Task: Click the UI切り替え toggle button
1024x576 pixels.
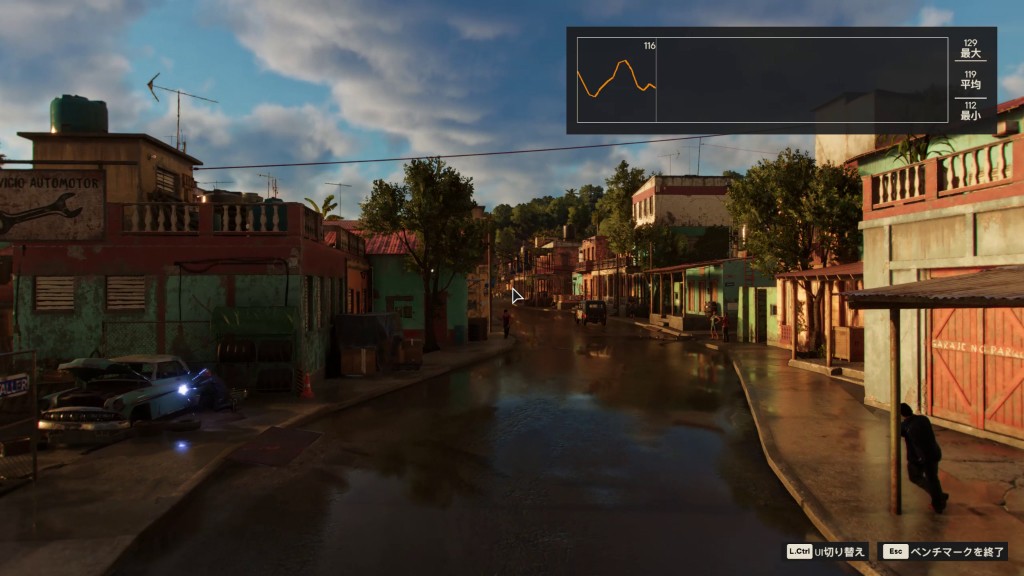Action: 826,551
